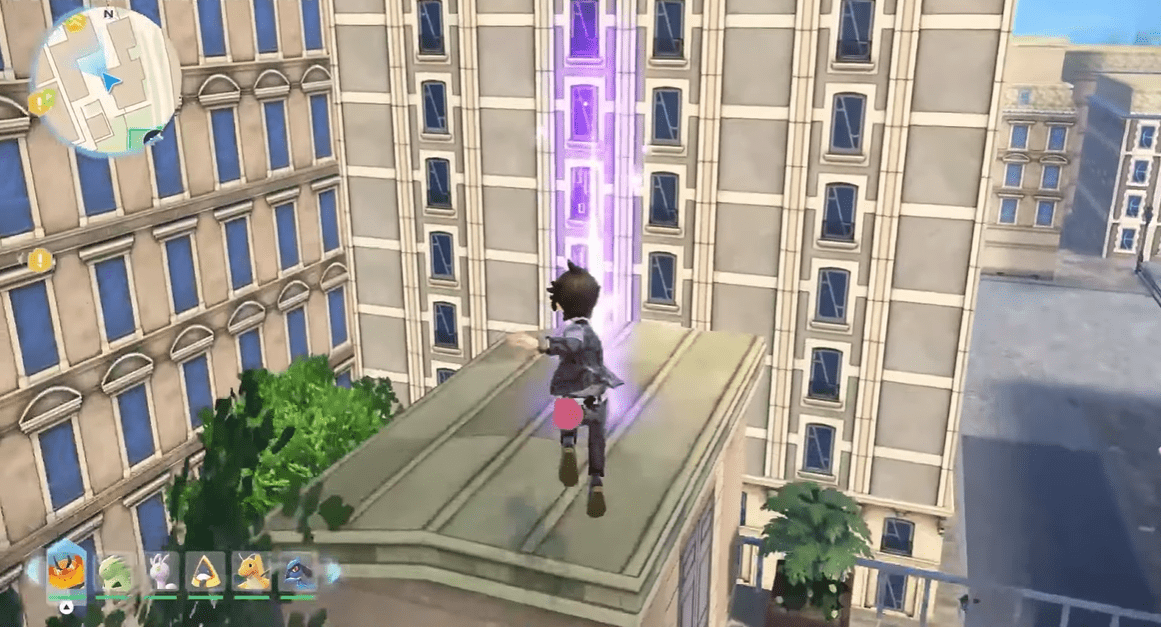Choose the blue Riolu party slot
This screenshot has height=627, width=1161.
coord(298,572)
